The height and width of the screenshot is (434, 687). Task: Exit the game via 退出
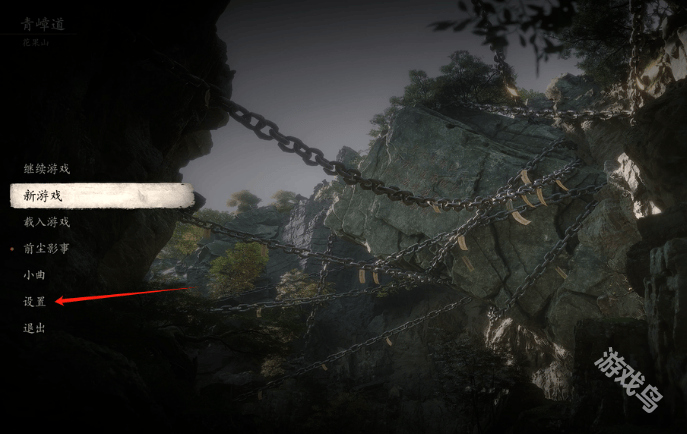pos(34,327)
